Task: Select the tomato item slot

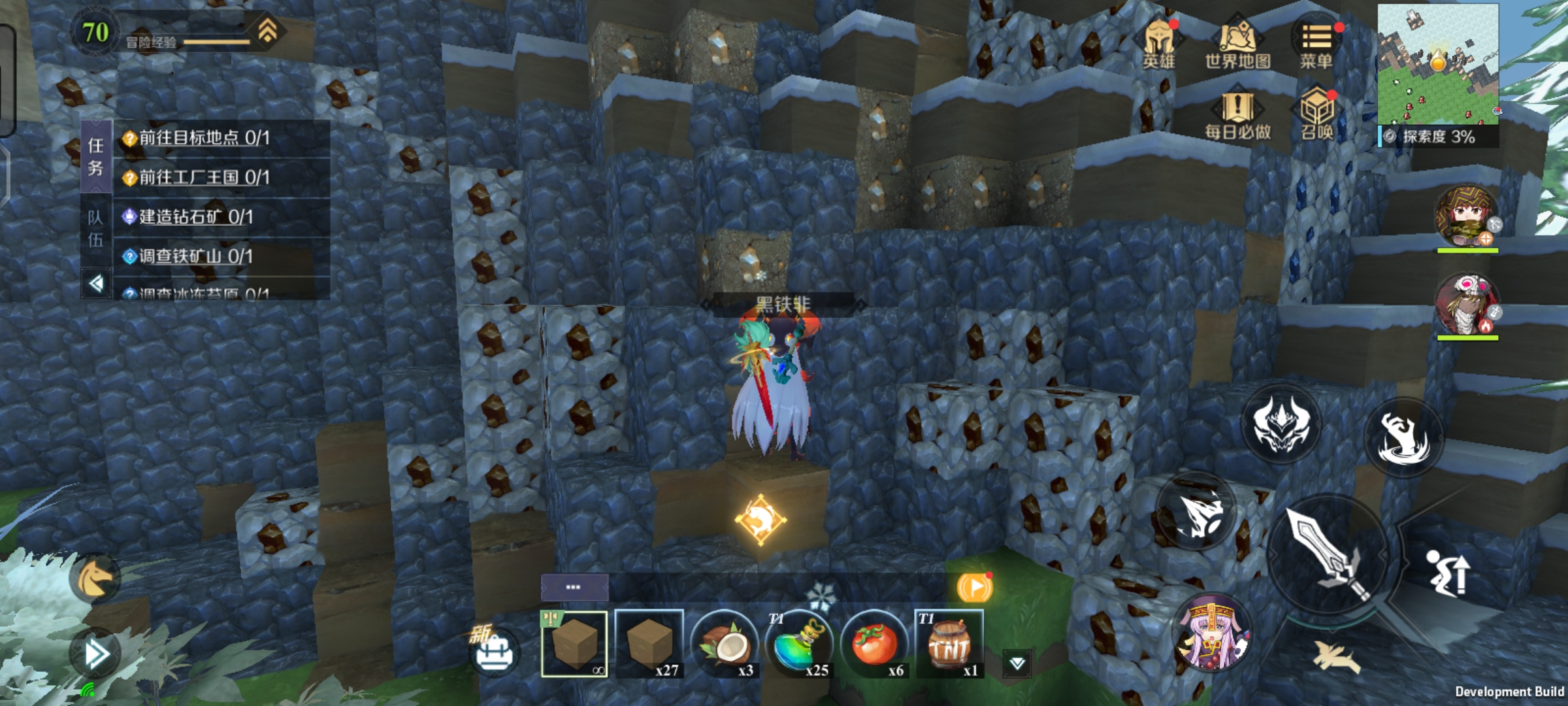Action: (874, 645)
